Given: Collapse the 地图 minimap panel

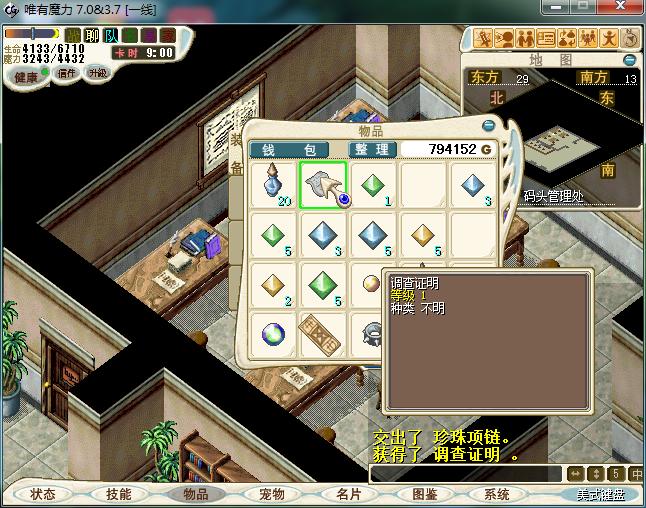Looking at the screenshot, I should click(630, 59).
